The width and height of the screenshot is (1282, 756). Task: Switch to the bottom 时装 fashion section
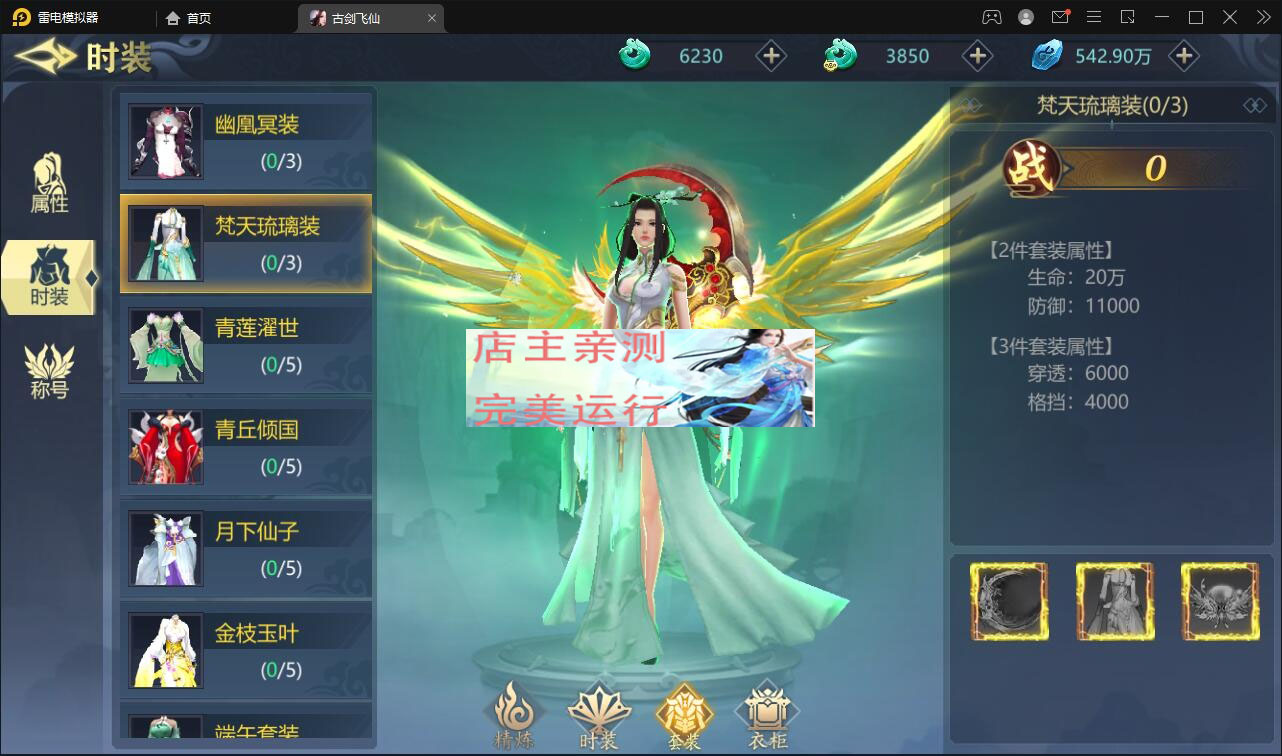(x=599, y=716)
